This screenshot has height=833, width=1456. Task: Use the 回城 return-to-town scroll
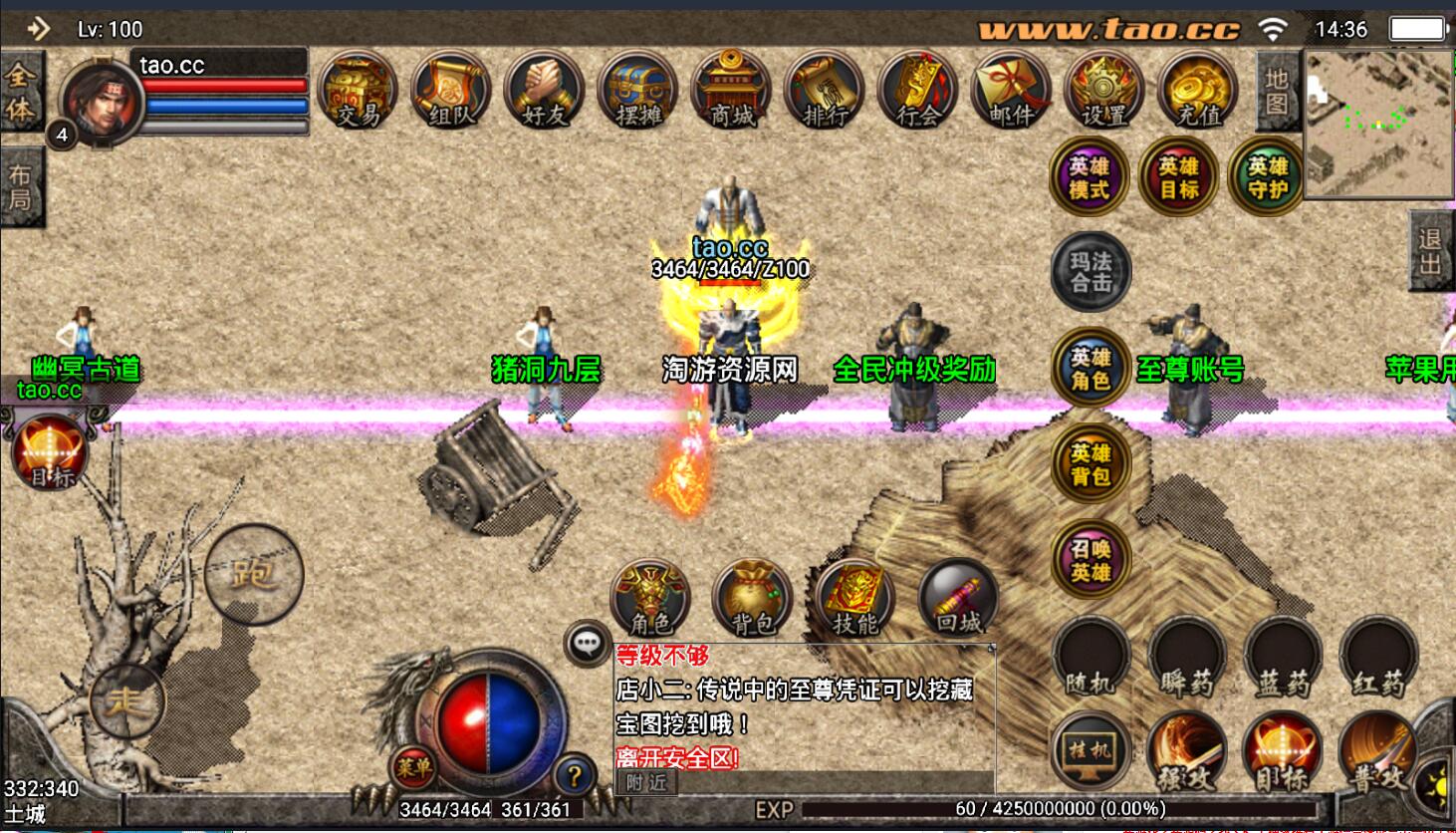[958, 599]
